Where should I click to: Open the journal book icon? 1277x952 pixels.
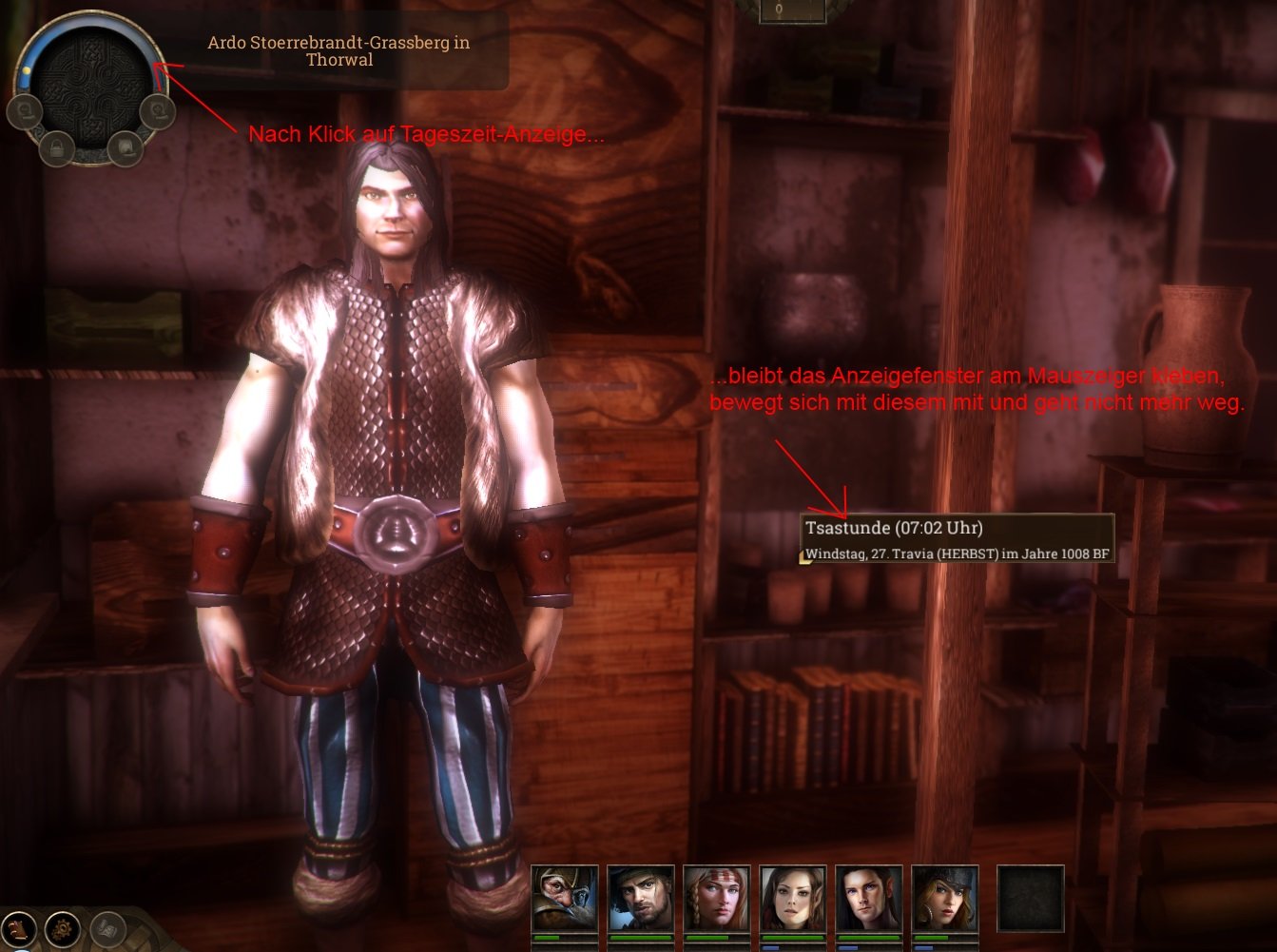coord(19,928)
